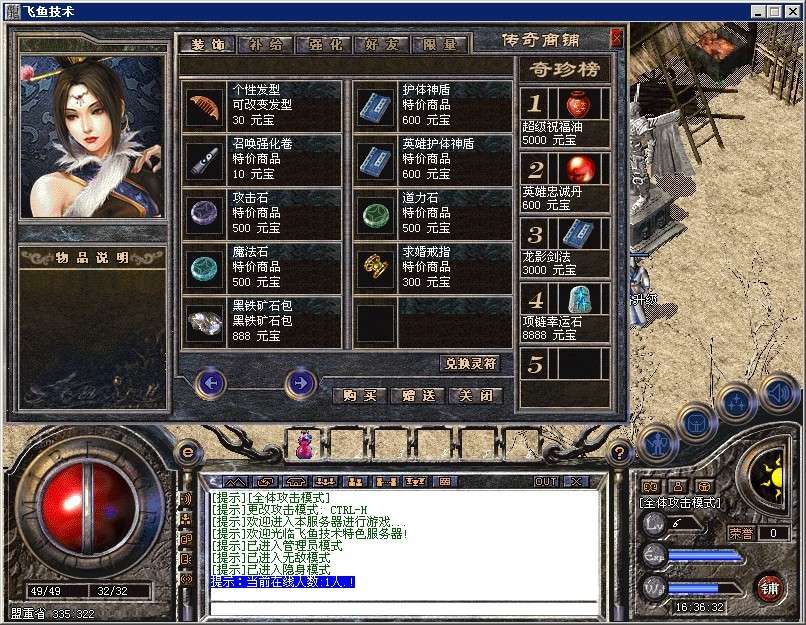Close the shop with 关闭 button
The image size is (806, 625).
pos(474,395)
